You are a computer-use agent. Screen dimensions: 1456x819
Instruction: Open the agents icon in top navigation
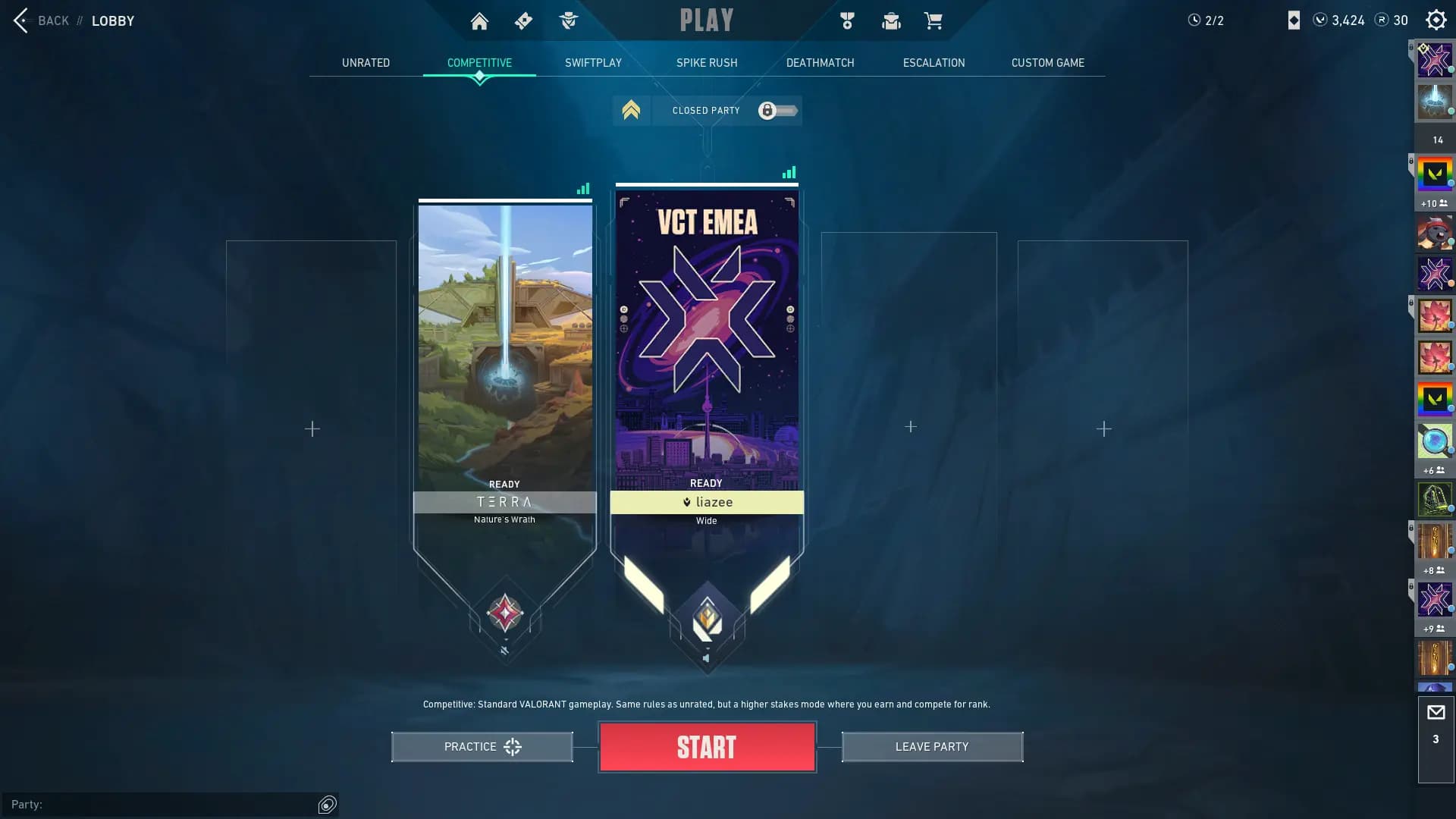pos(568,21)
